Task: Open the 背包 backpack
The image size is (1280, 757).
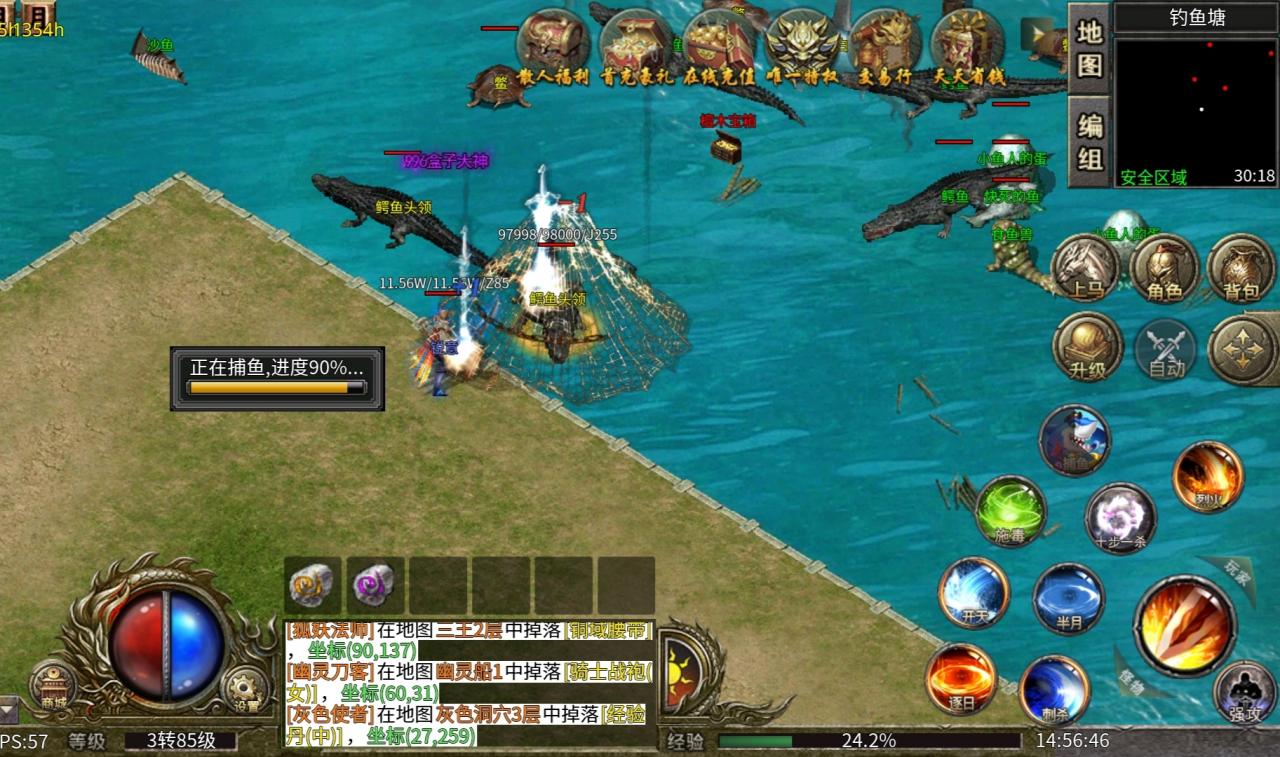Action: pyautogui.click(x=1241, y=270)
